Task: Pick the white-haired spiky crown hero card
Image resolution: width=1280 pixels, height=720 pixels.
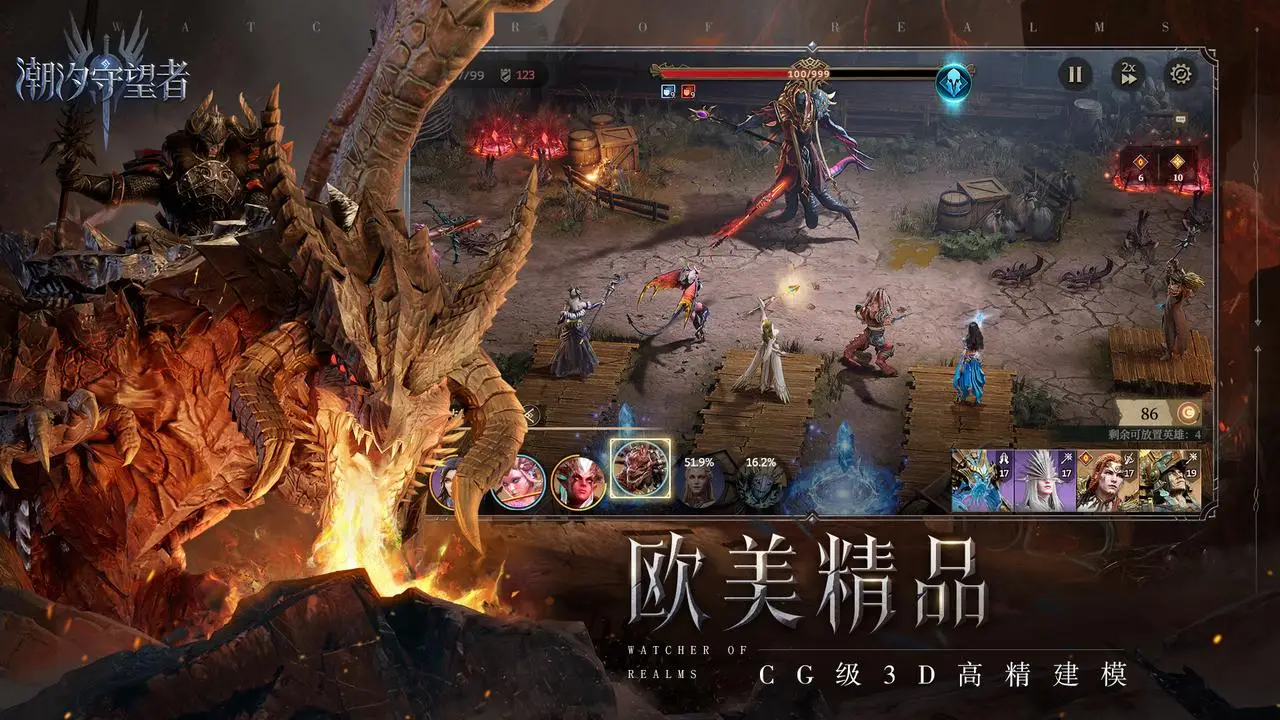Action: 1043,480
